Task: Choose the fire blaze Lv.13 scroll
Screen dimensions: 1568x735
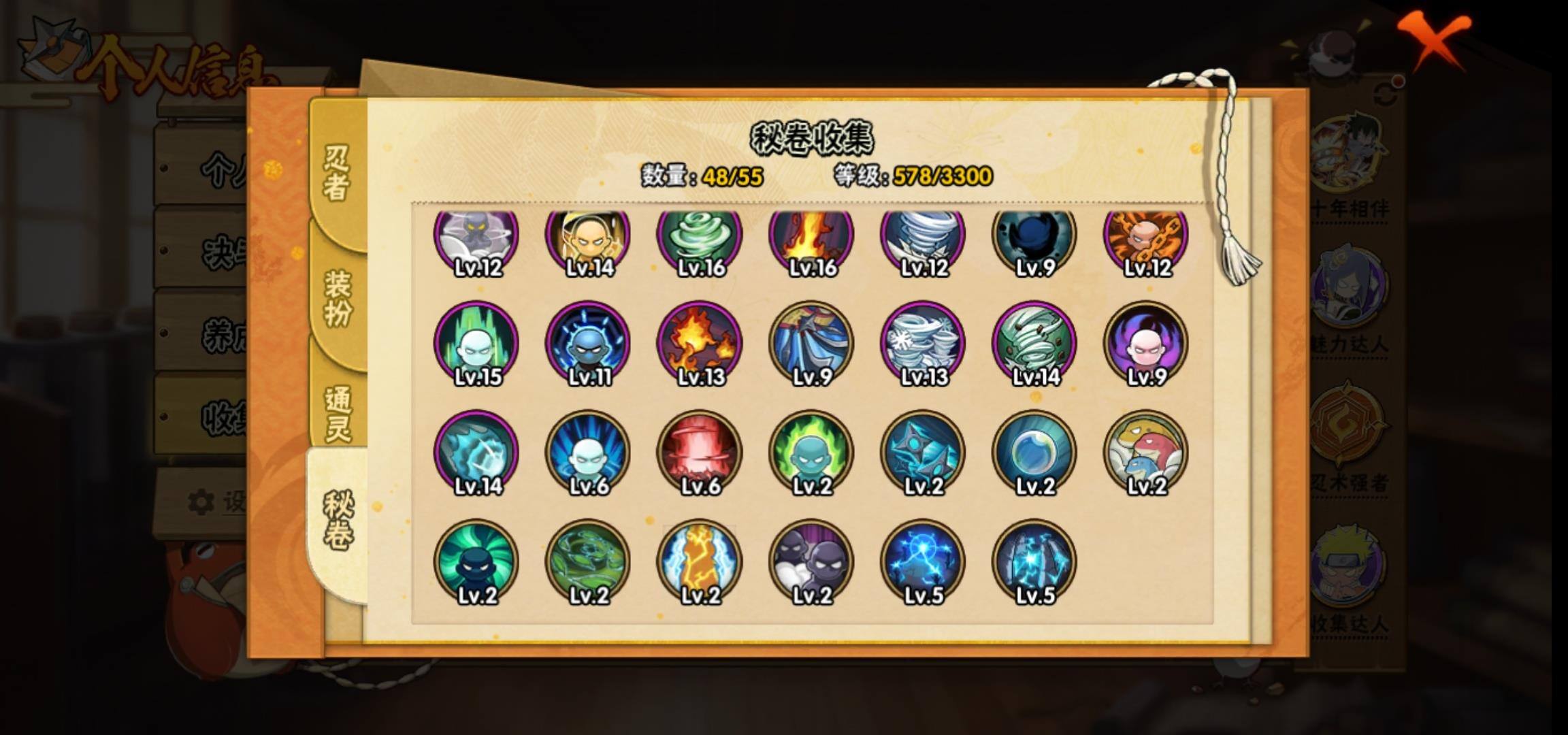Action: point(700,343)
